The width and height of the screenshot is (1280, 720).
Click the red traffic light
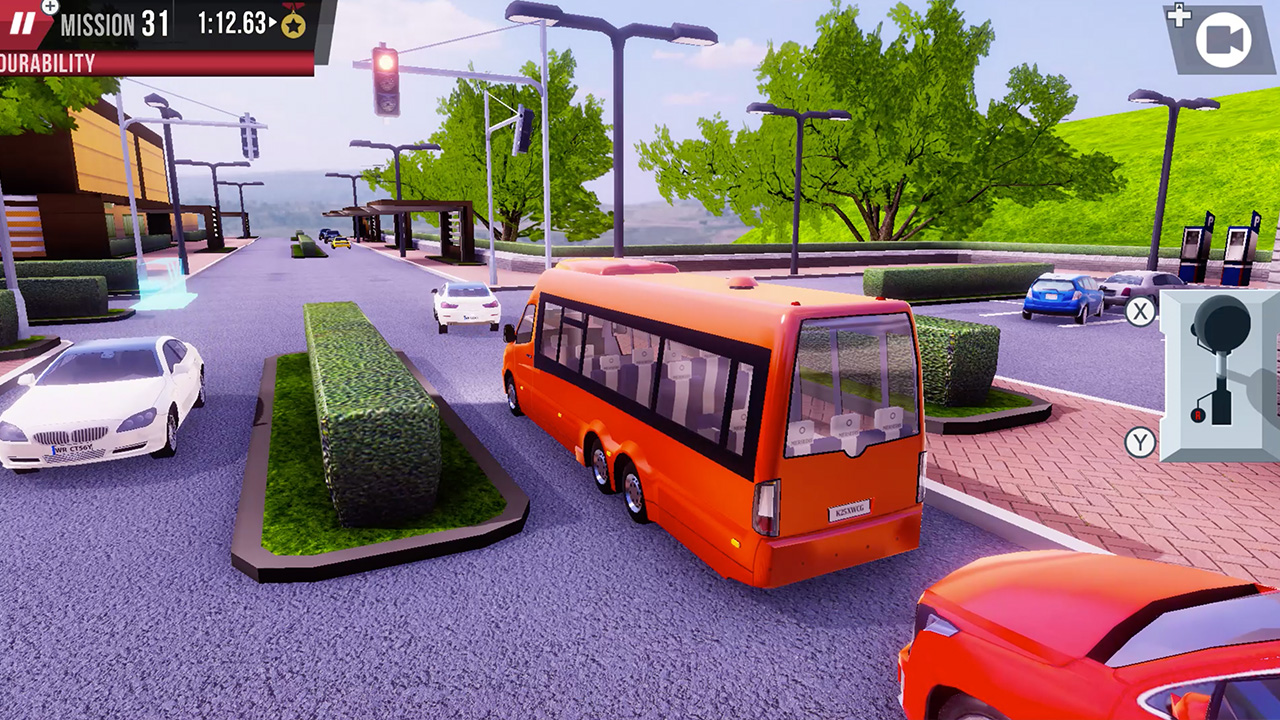(x=383, y=62)
